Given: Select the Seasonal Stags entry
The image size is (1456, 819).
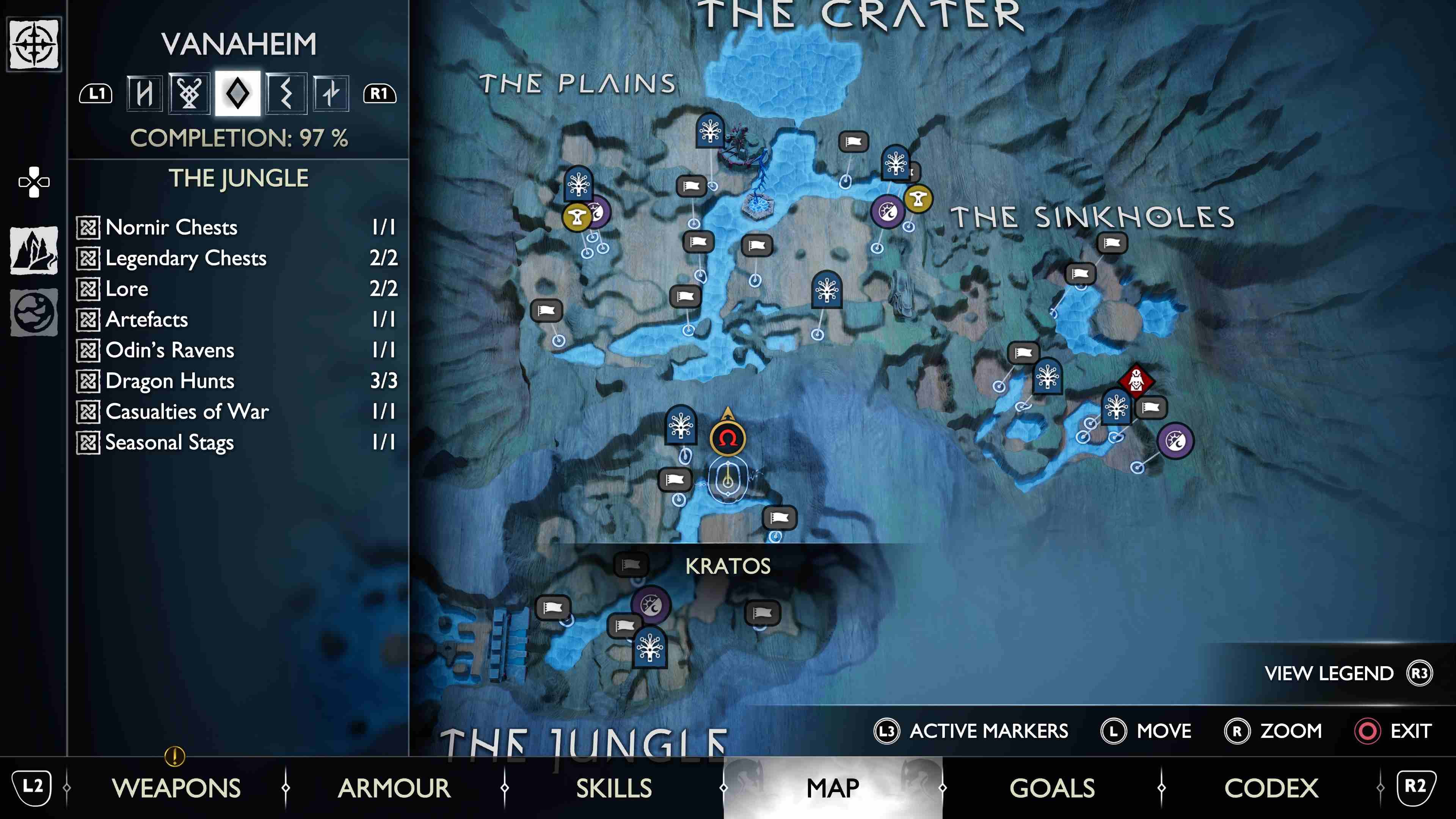Looking at the screenshot, I should [x=237, y=442].
